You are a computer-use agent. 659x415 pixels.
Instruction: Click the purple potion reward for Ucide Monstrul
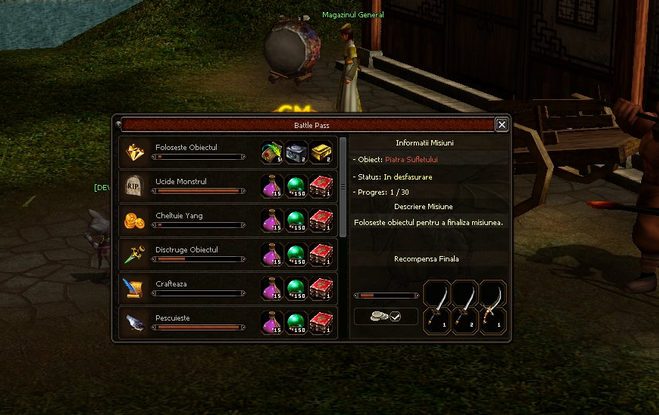(x=272, y=187)
